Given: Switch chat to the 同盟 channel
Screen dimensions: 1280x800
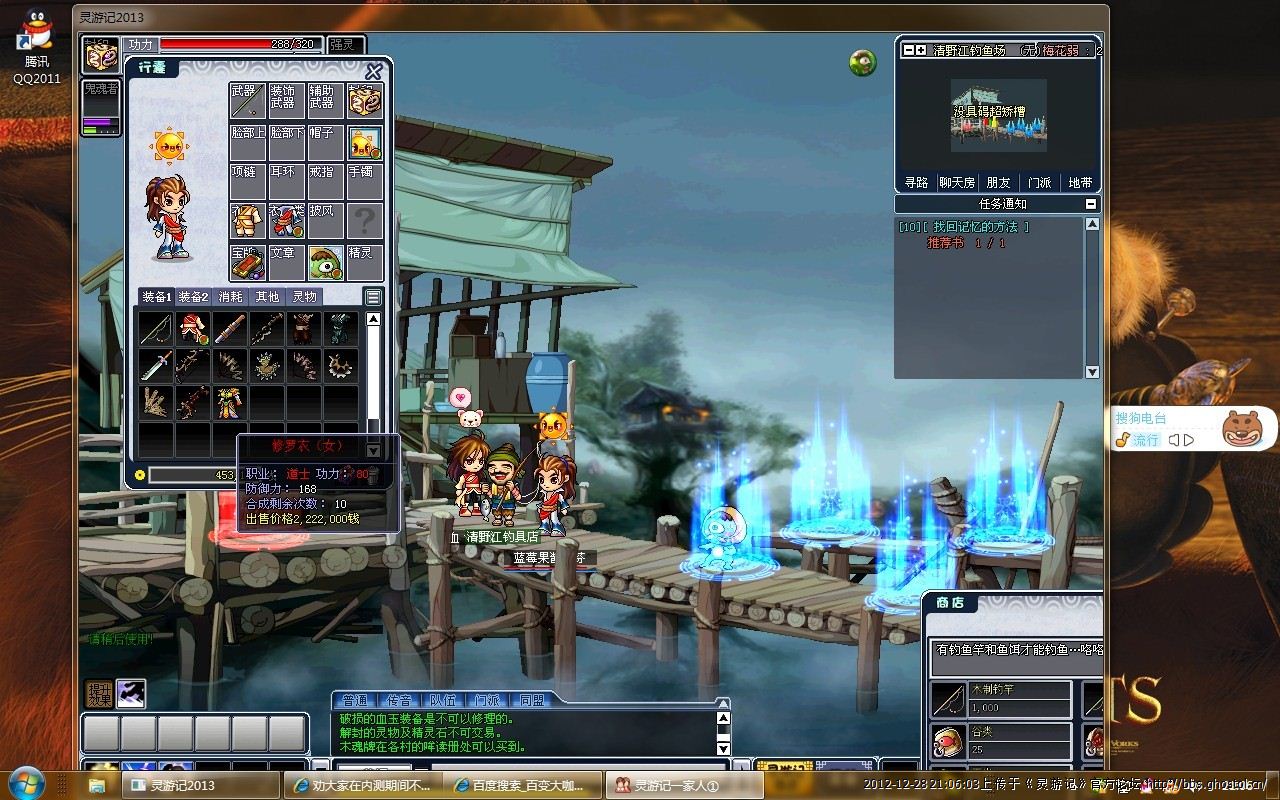Looking at the screenshot, I should click(532, 700).
